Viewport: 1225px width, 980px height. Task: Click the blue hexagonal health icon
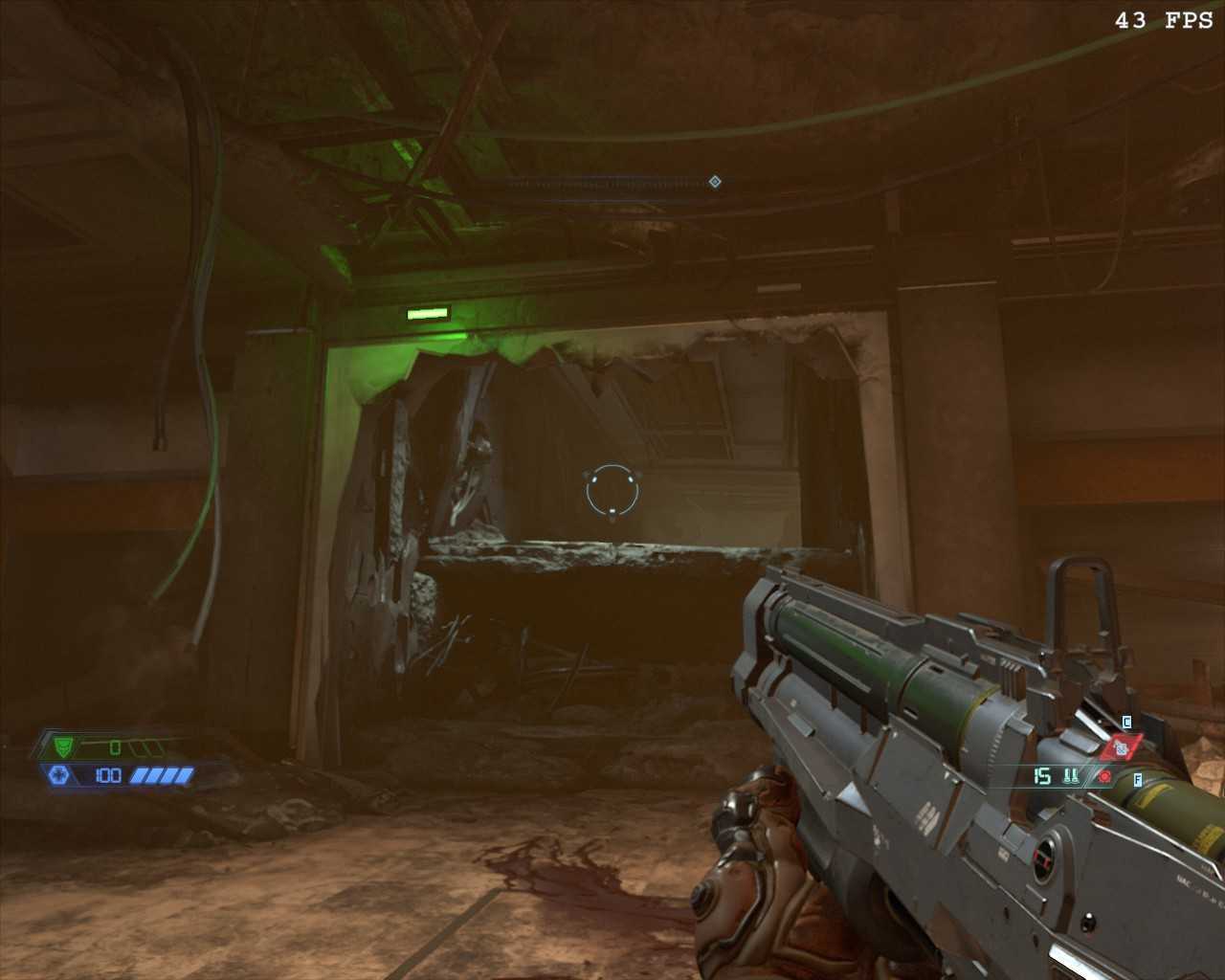[57, 775]
